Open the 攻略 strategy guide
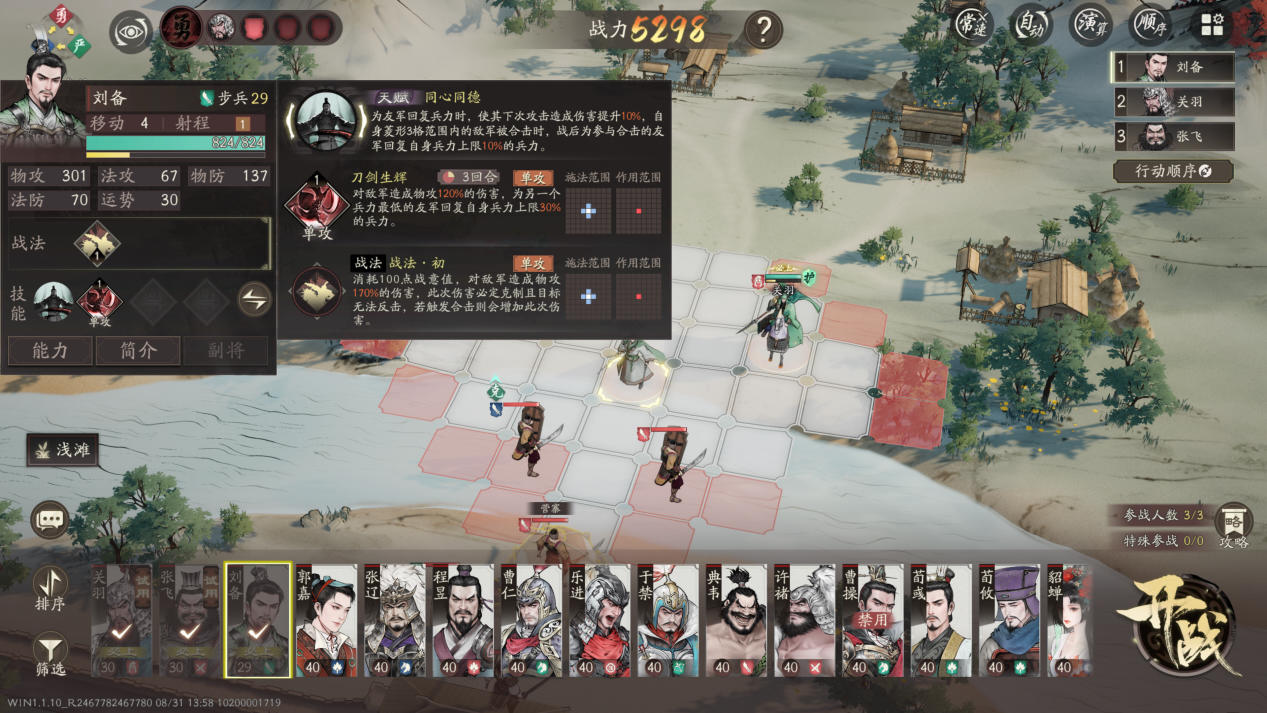 tap(1233, 526)
